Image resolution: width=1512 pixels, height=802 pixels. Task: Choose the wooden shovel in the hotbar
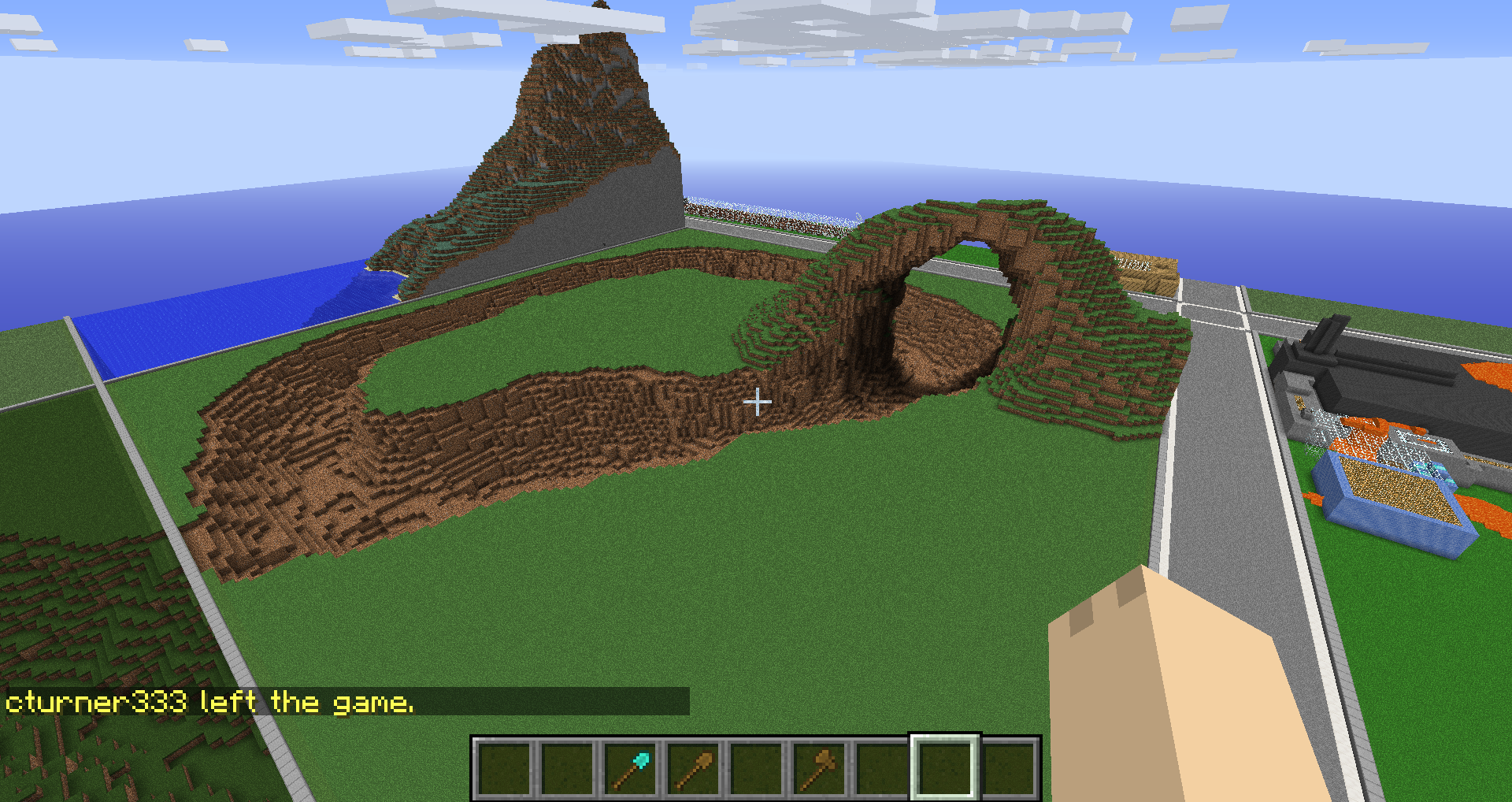pyautogui.click(x=693, y=769)
